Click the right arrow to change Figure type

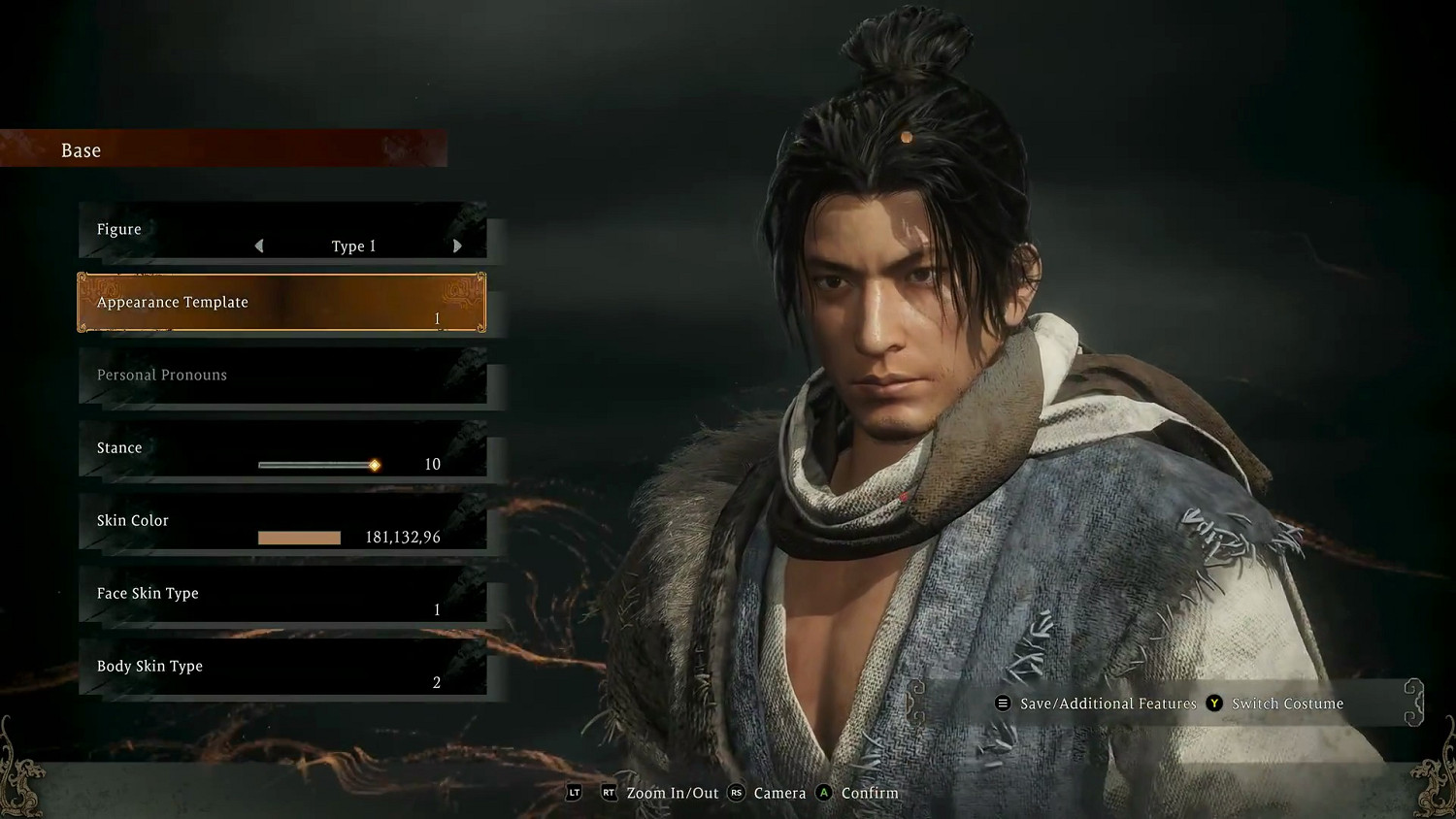click(x=457, y=246)
